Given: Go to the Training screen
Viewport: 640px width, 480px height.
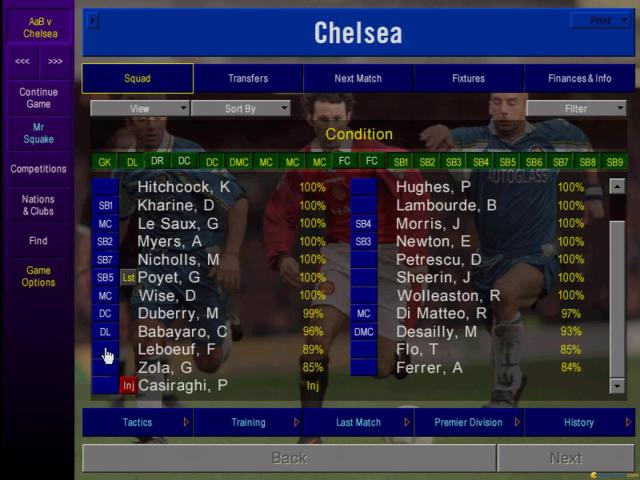Looking at the screenshot, I should point(248,422).
